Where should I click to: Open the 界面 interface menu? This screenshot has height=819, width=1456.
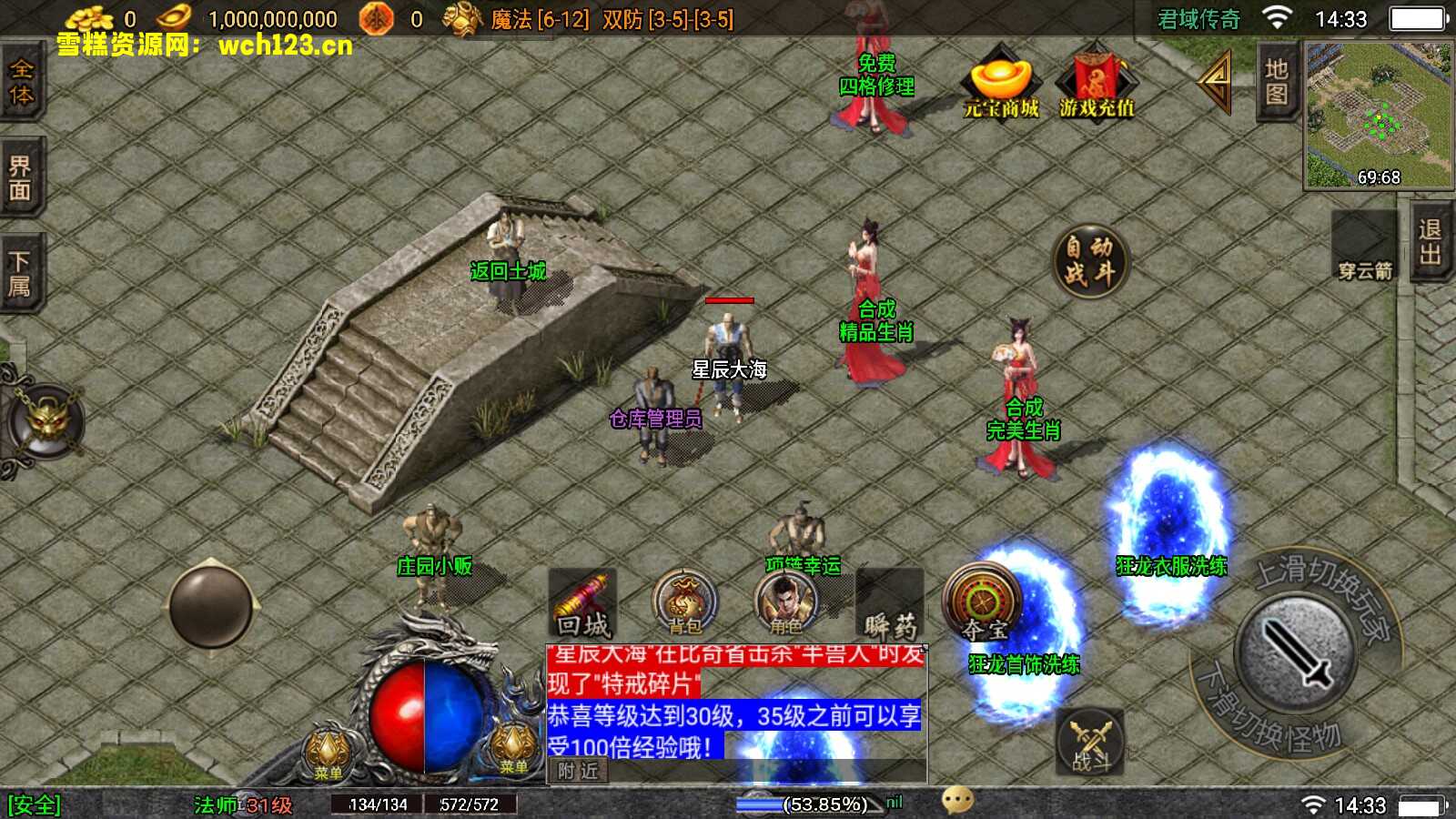(x=20, y=177)
